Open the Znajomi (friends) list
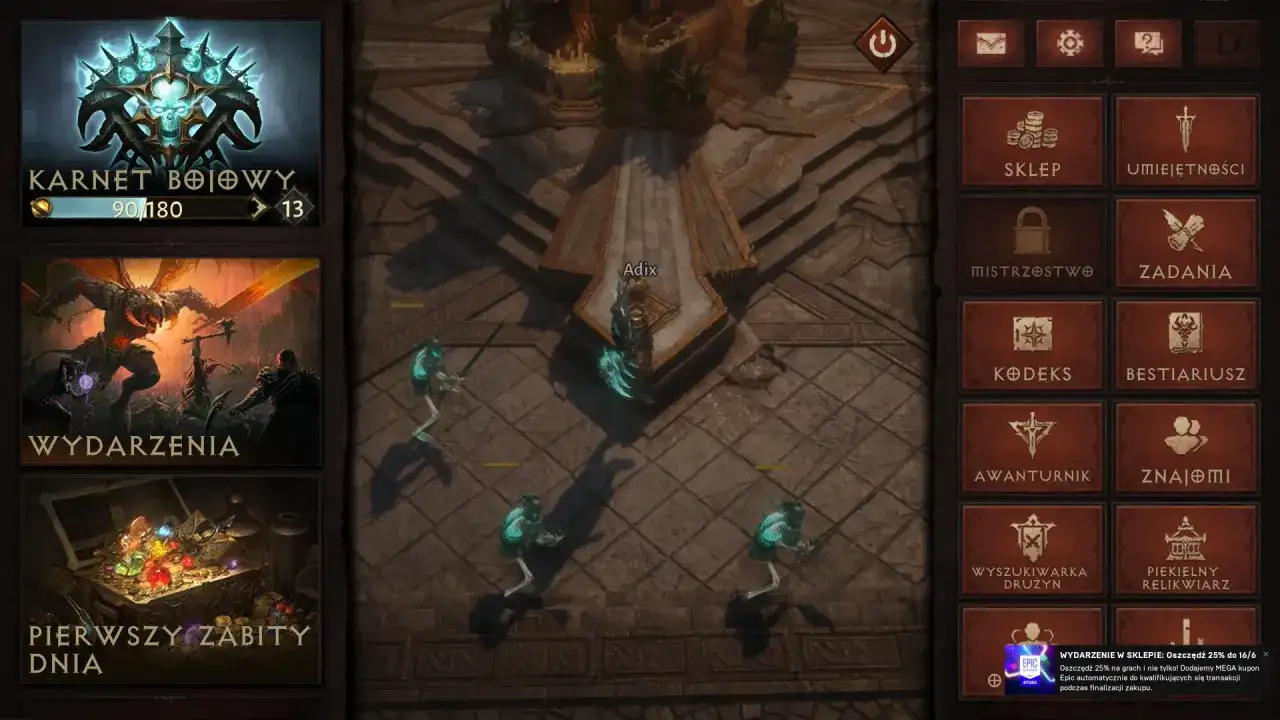 click(1186, 447)
